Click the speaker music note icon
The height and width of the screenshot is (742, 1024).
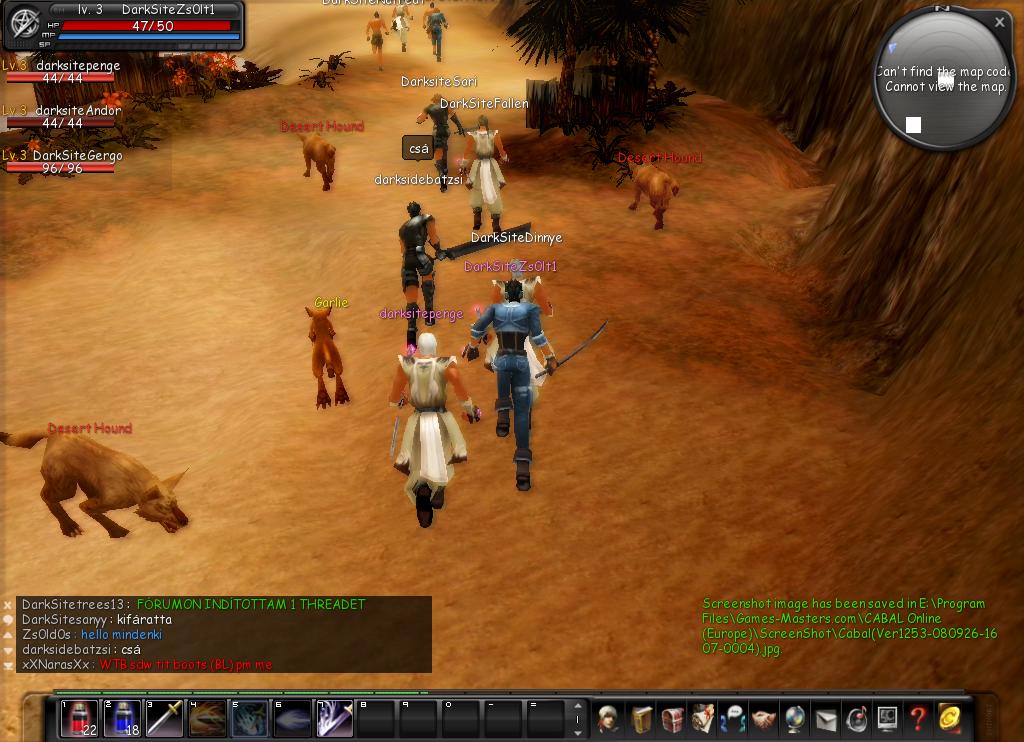[x=856, y=718]
